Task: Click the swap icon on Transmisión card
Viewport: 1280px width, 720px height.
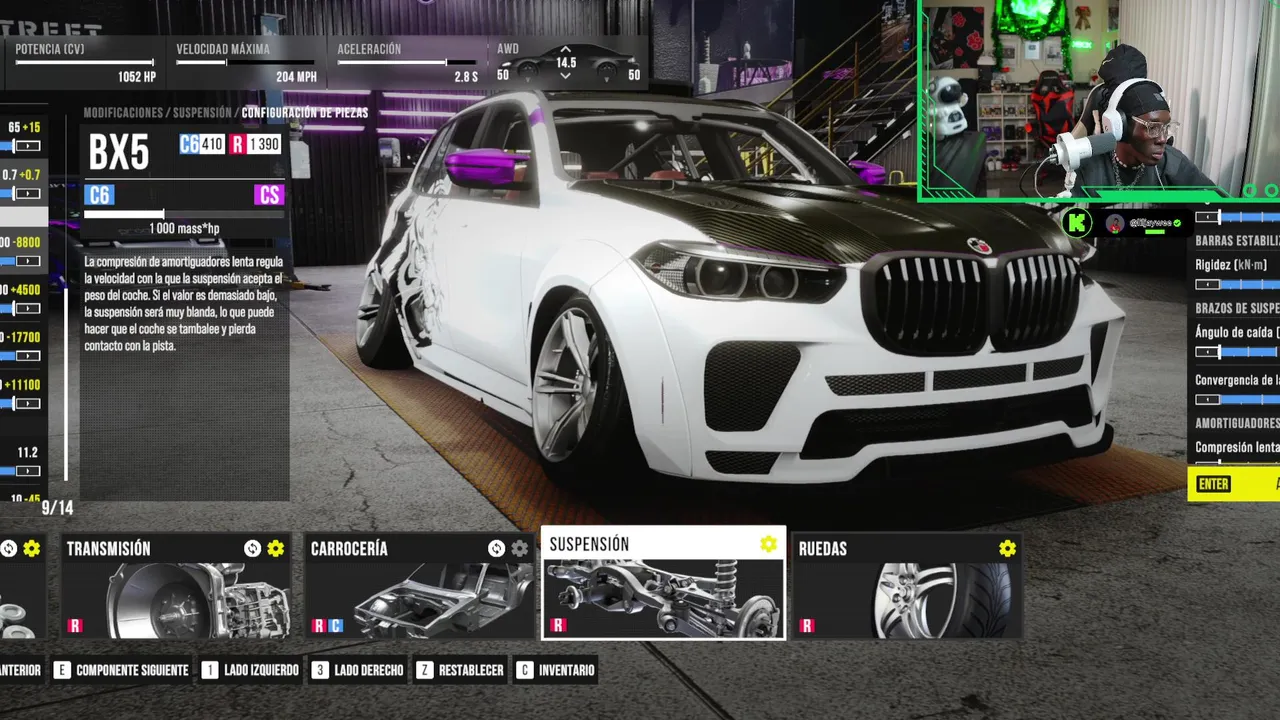Action: 252,548
